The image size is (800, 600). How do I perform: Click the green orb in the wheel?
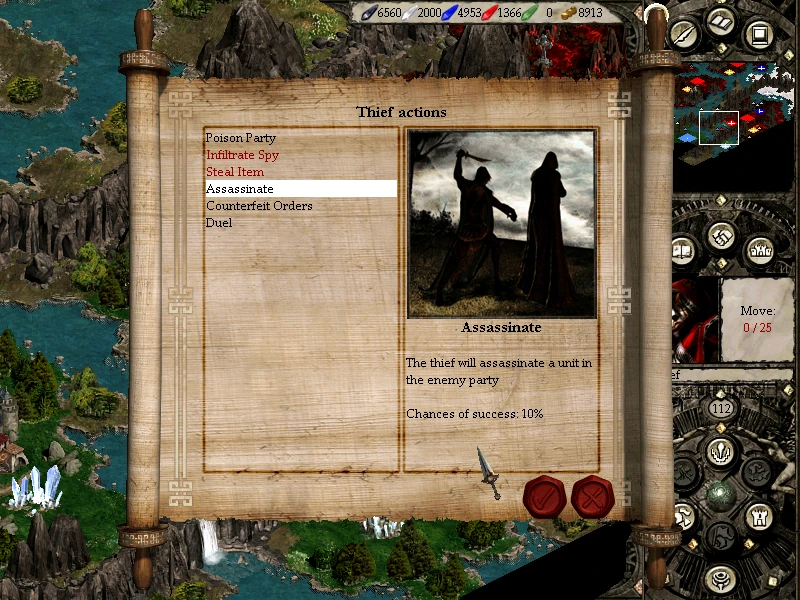(720, 494)
